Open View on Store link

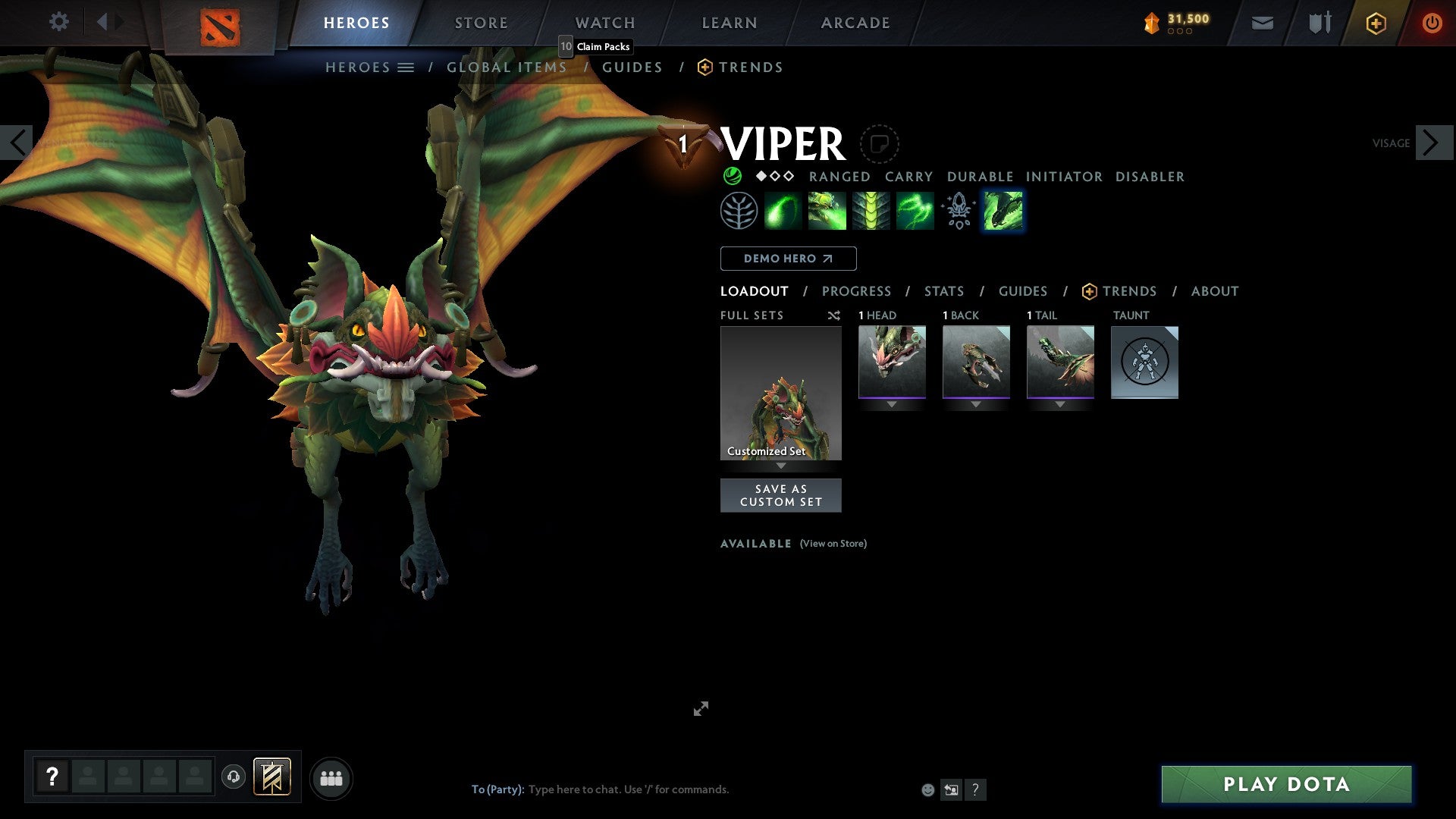(x=833, y=544)
